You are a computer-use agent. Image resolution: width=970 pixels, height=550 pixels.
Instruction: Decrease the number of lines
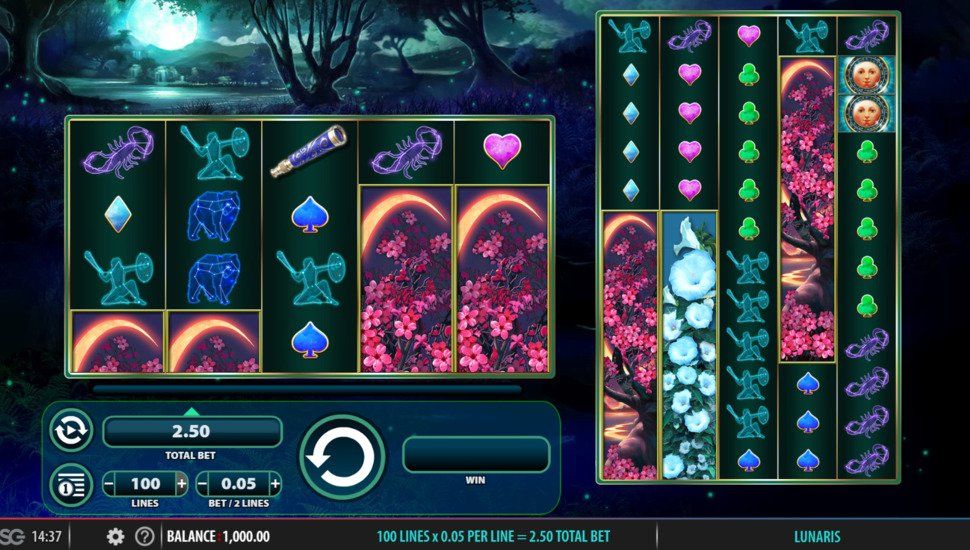coord(109,485)
